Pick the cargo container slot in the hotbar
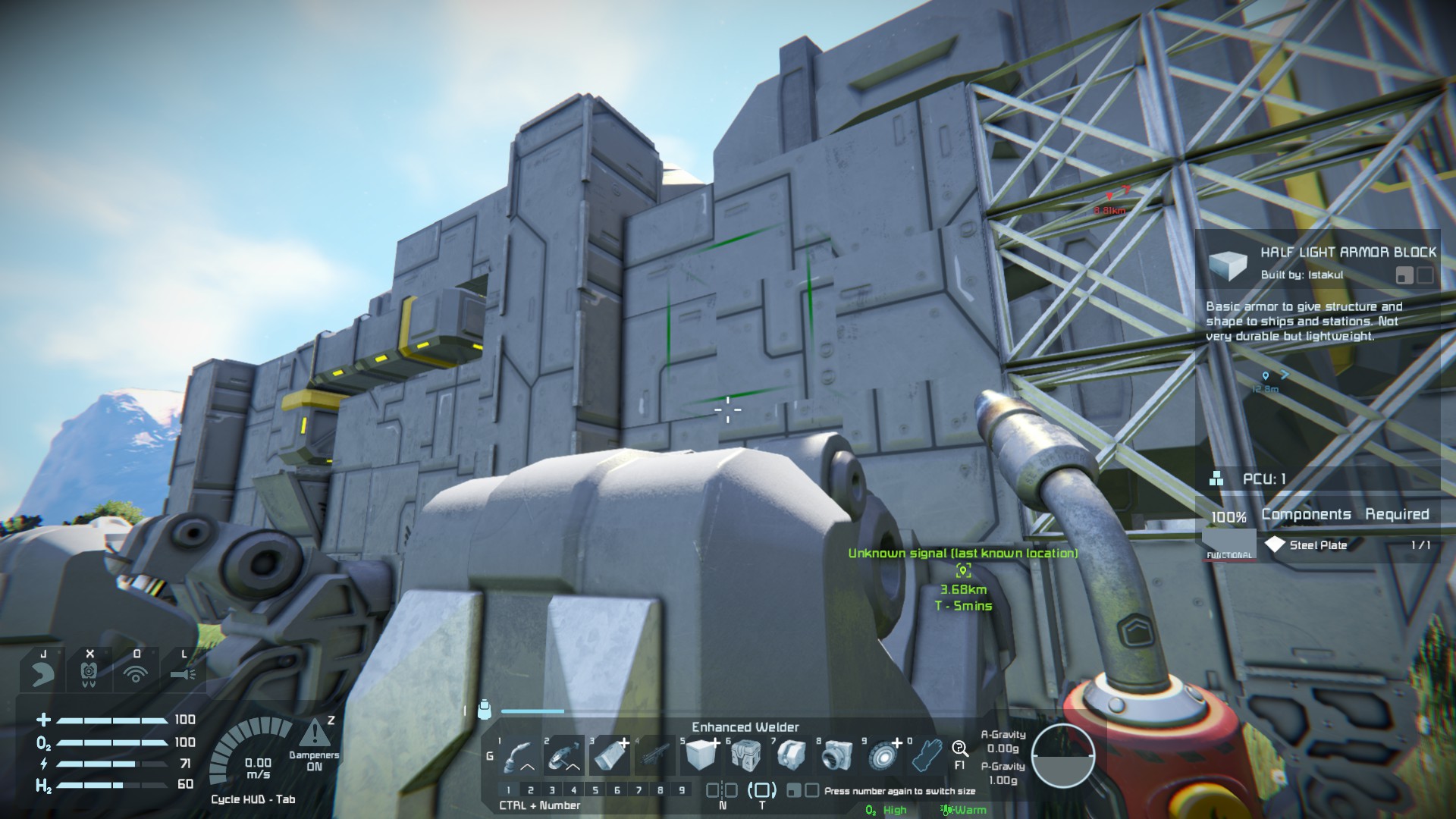The image size is (1456, 819). pos(745,755)
